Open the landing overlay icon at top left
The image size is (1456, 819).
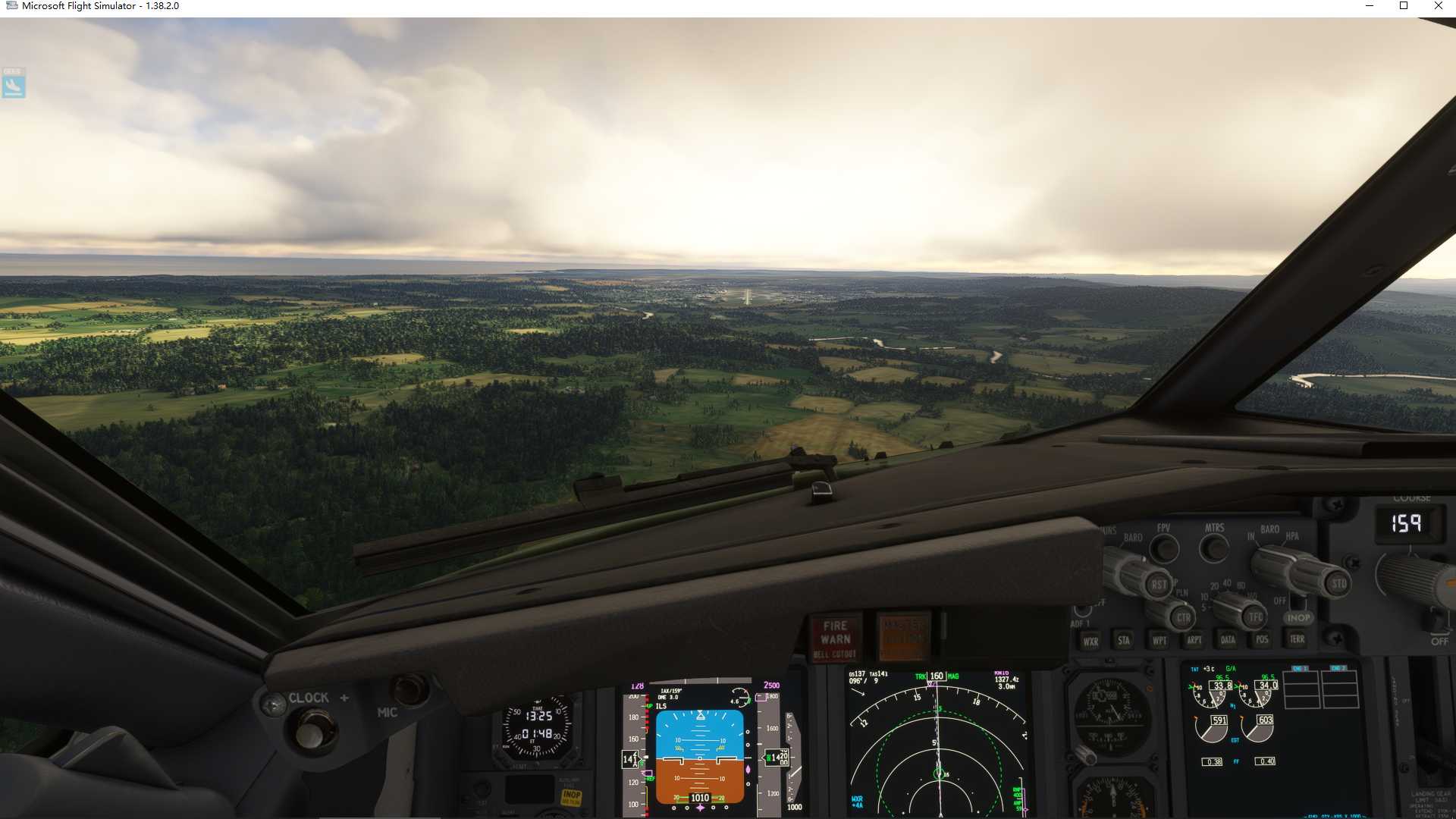pos(14,83)
